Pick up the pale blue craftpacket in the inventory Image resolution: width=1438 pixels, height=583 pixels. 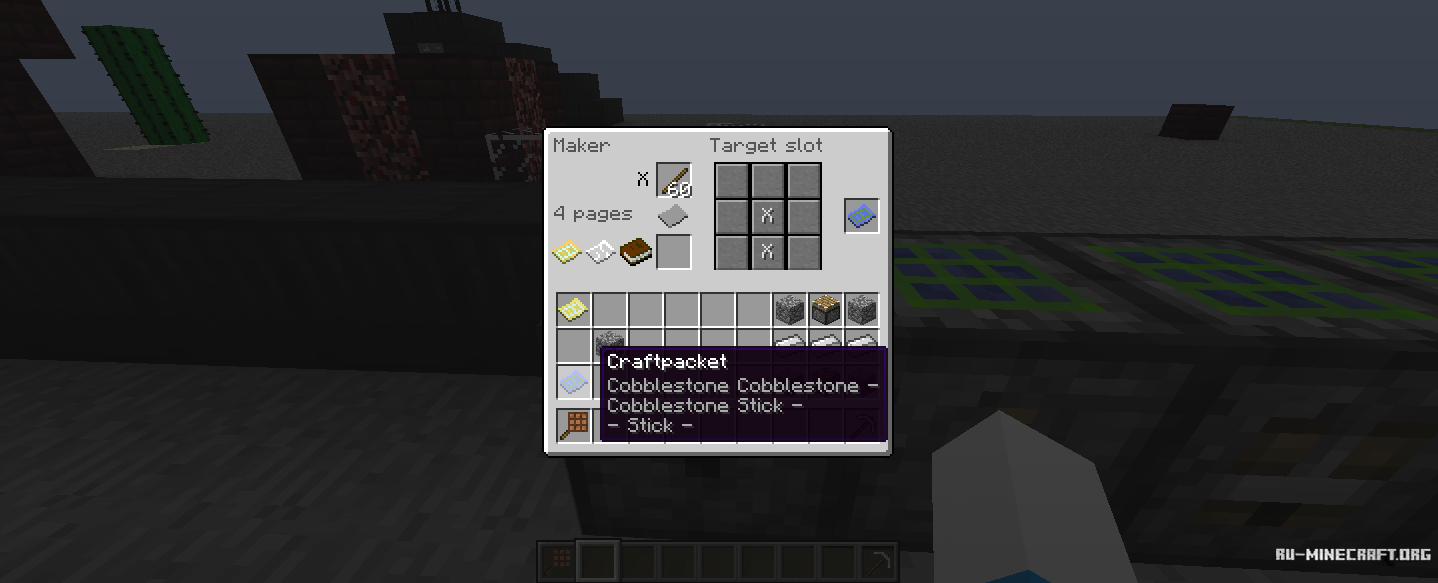click(573, 381)
